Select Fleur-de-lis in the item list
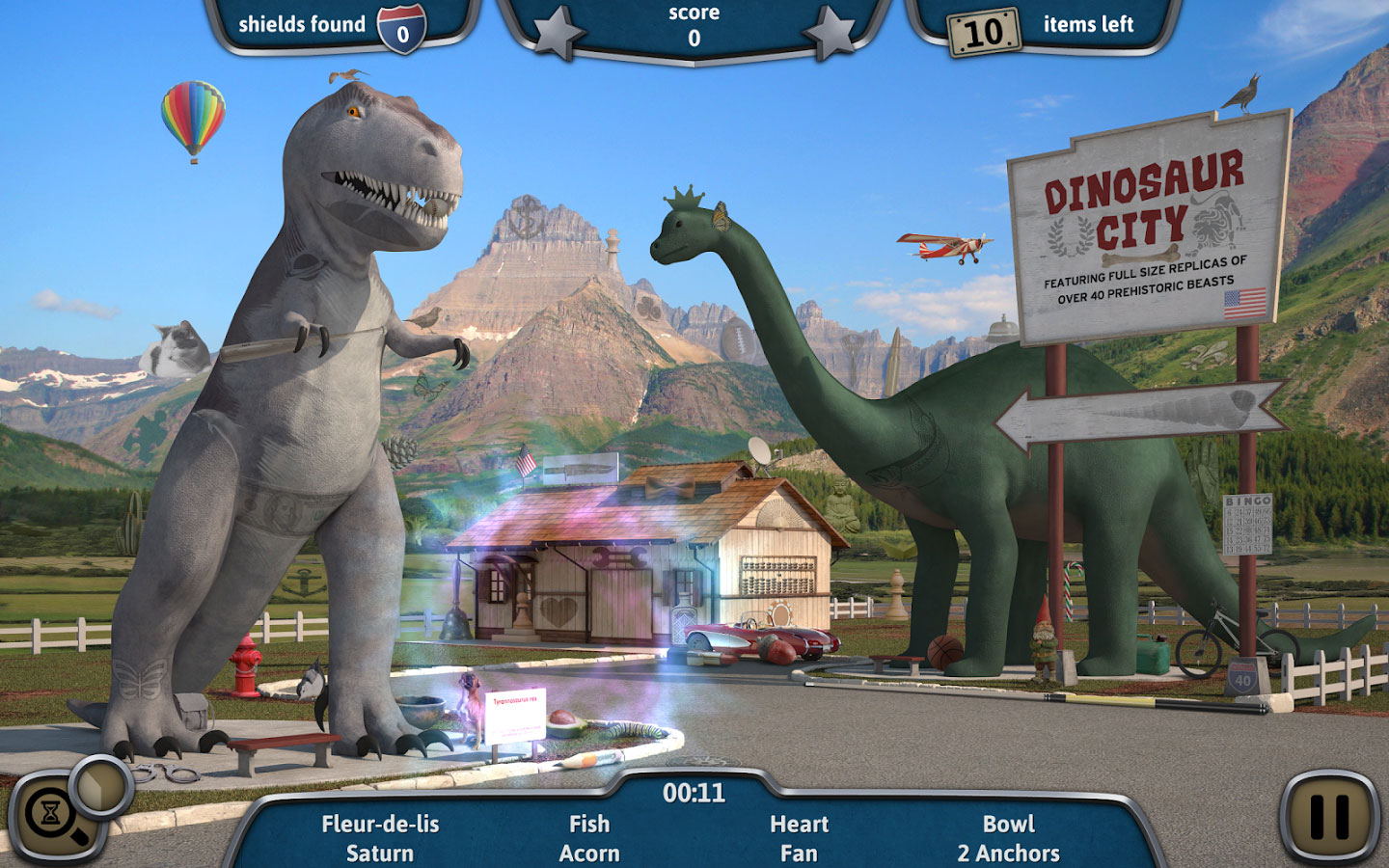The height and width of the screenshot is (868, 1389). 380,824
